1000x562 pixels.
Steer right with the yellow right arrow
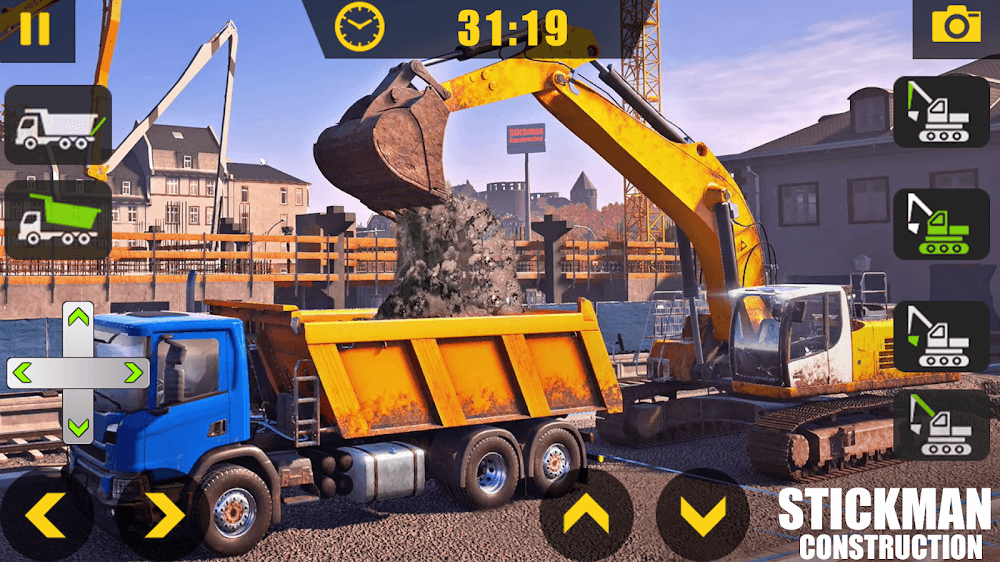point(163,515)
